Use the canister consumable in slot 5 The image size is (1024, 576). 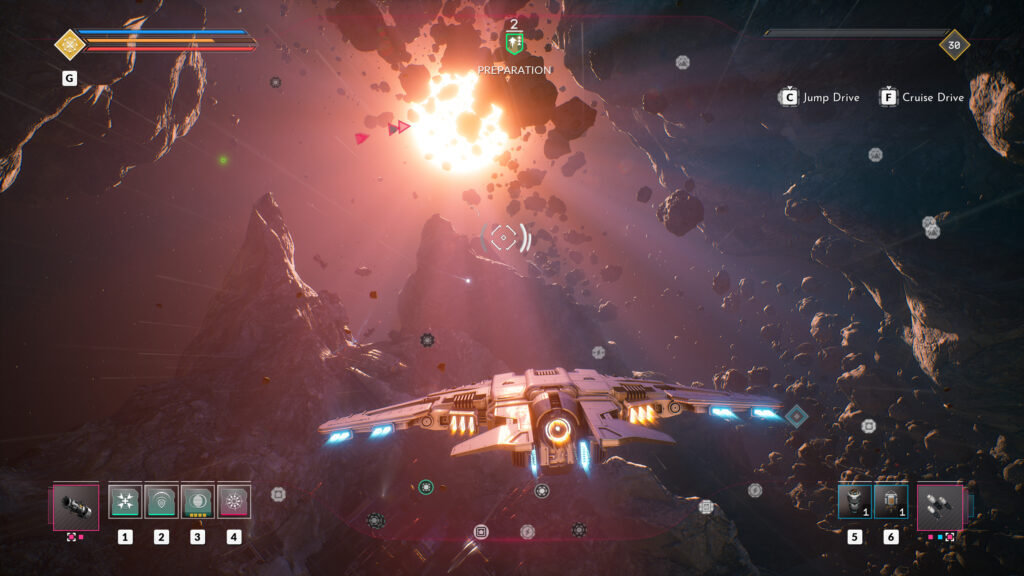pyautogui.click(x=854, y=501)
